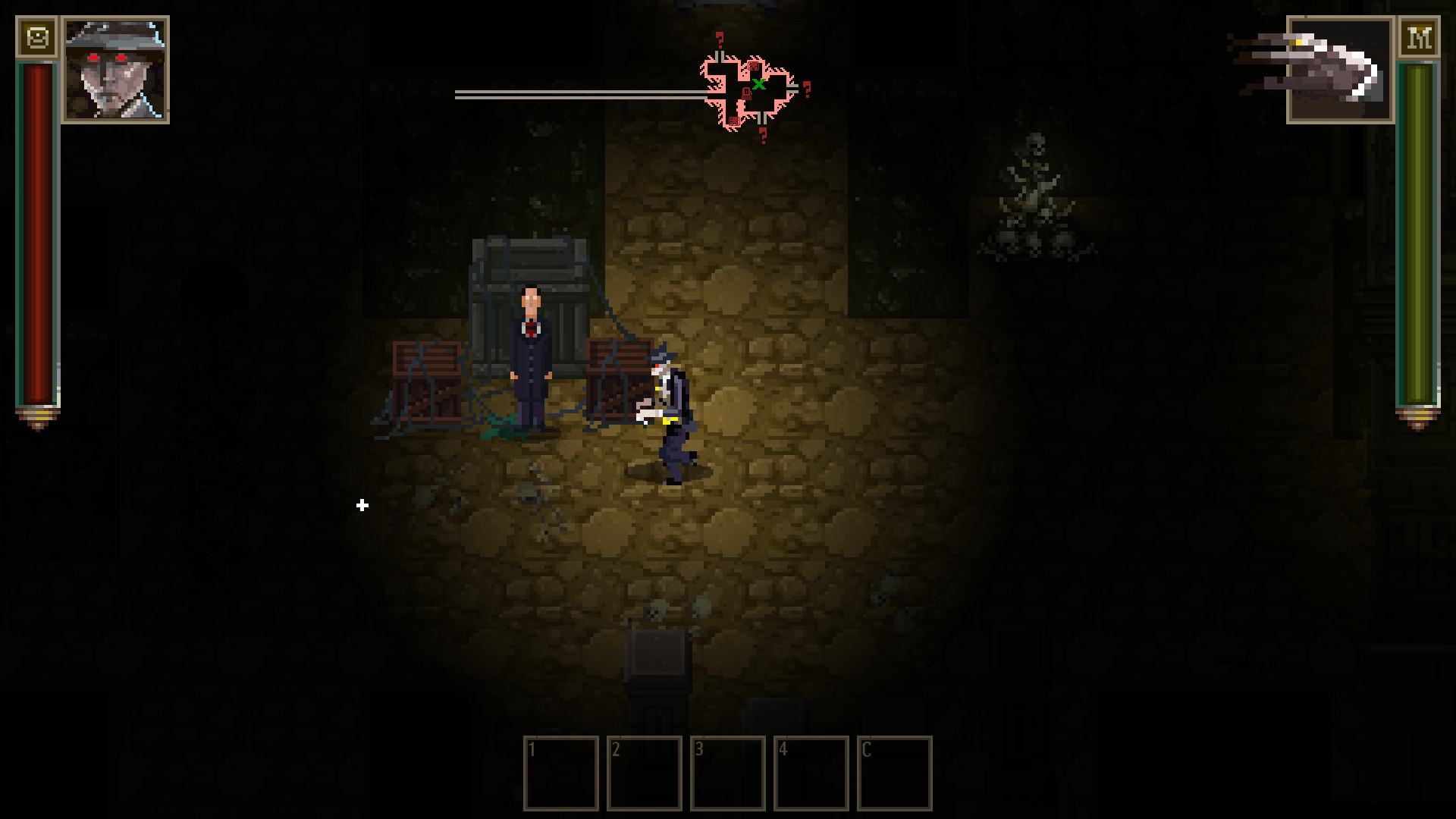The height and width of the screenshot is (819, 1456).
Task: Click the question mark above the minimap
Action: coord(720,39)
